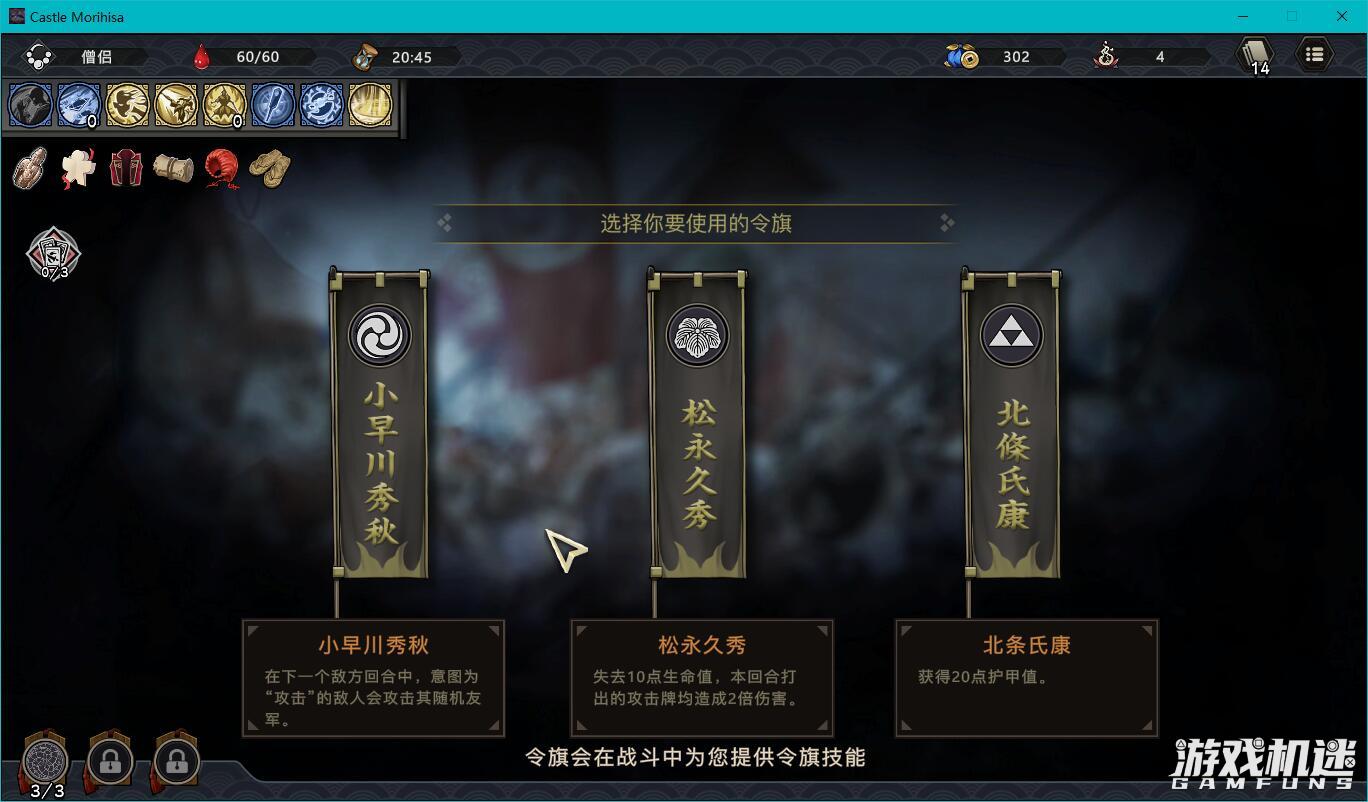The height and width of the screenshot is (802, 1368).
Task: Click the scroll item in the inventory row
Action: pos(172,167)
